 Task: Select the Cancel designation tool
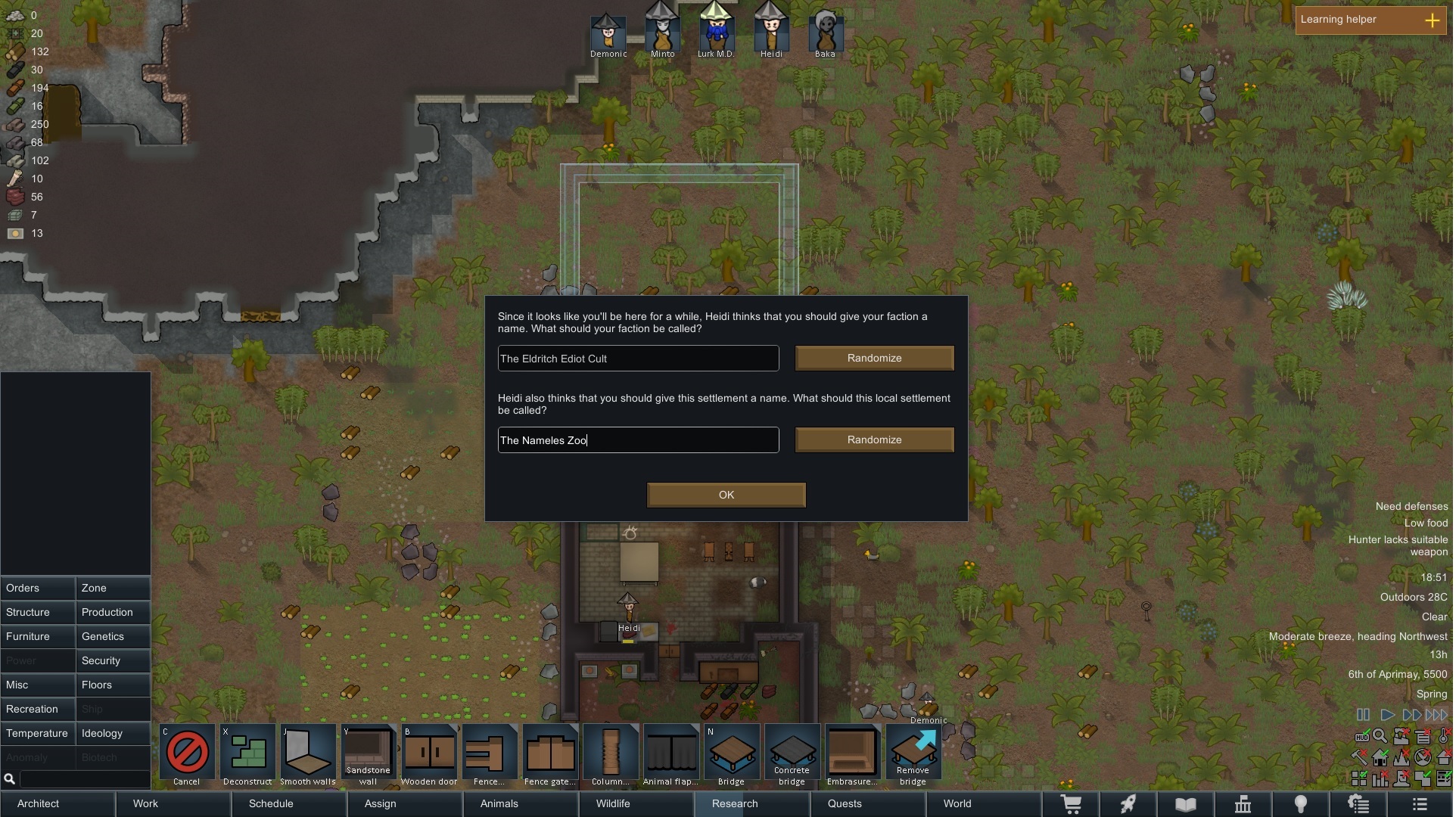187,754
